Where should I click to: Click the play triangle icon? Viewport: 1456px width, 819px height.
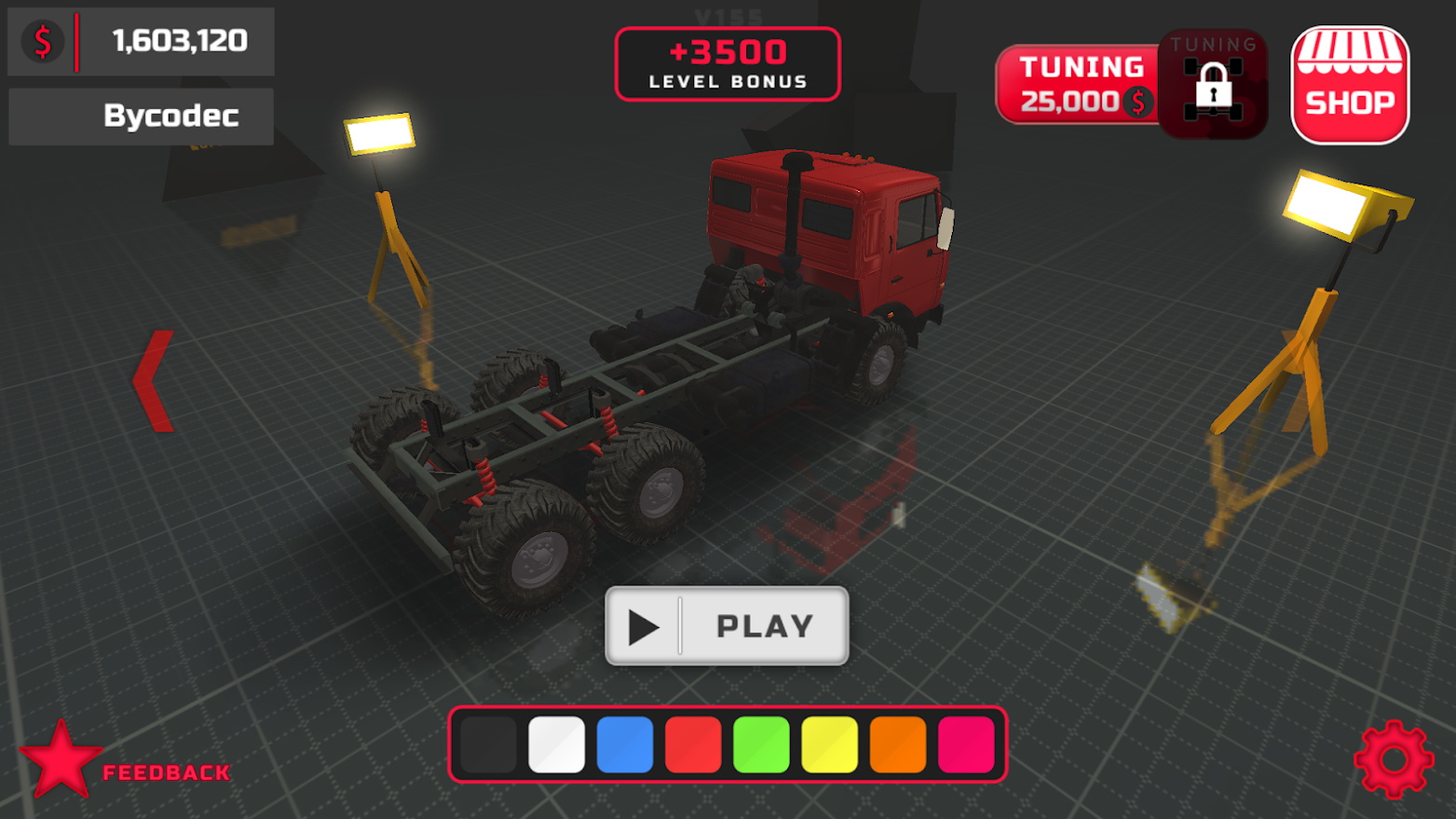click(x=645, y=625)
